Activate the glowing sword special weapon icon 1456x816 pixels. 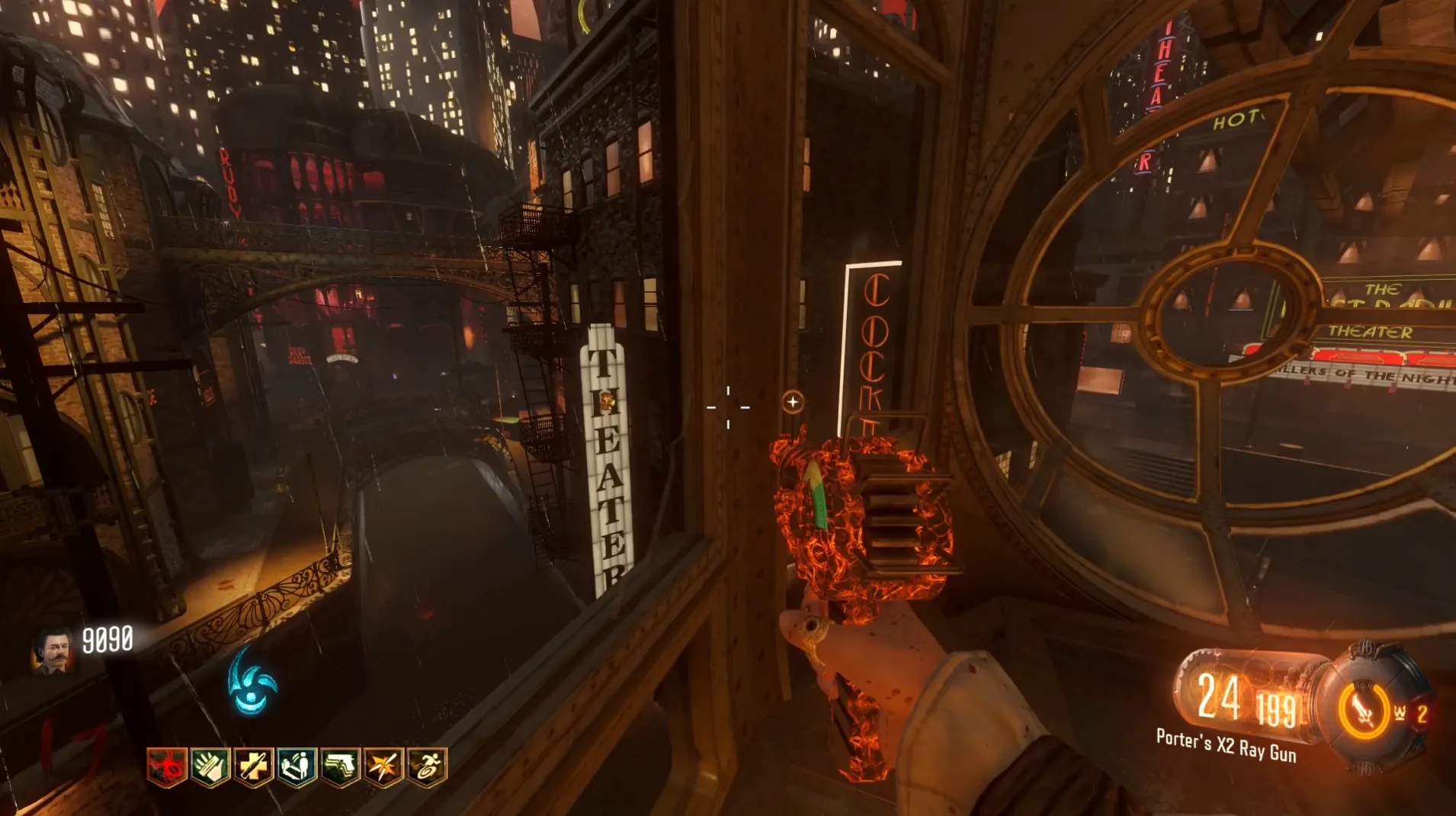click(1364, 712)
